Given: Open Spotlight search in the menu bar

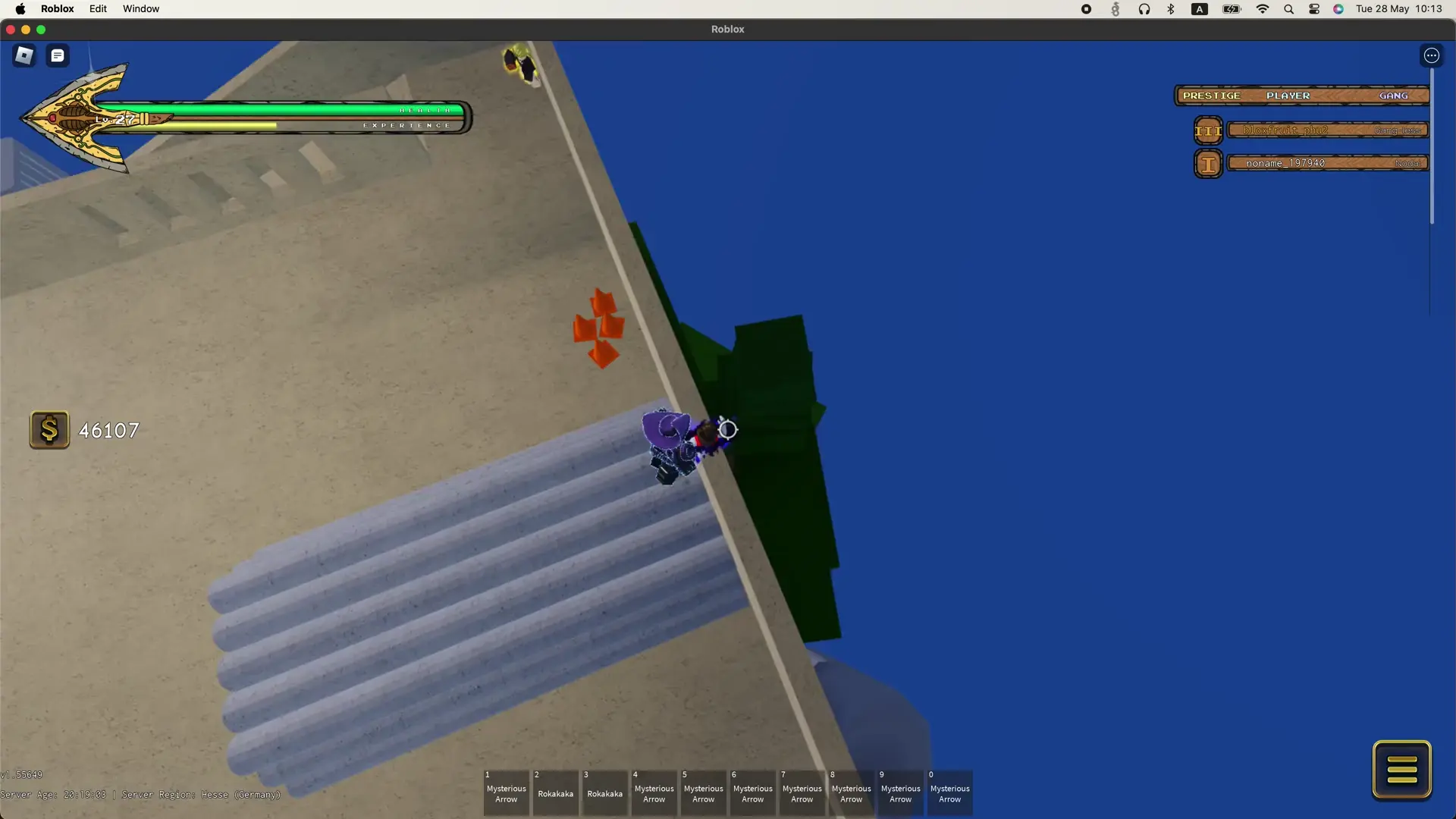Looking at the screenshot, I should click(1288, 9).
